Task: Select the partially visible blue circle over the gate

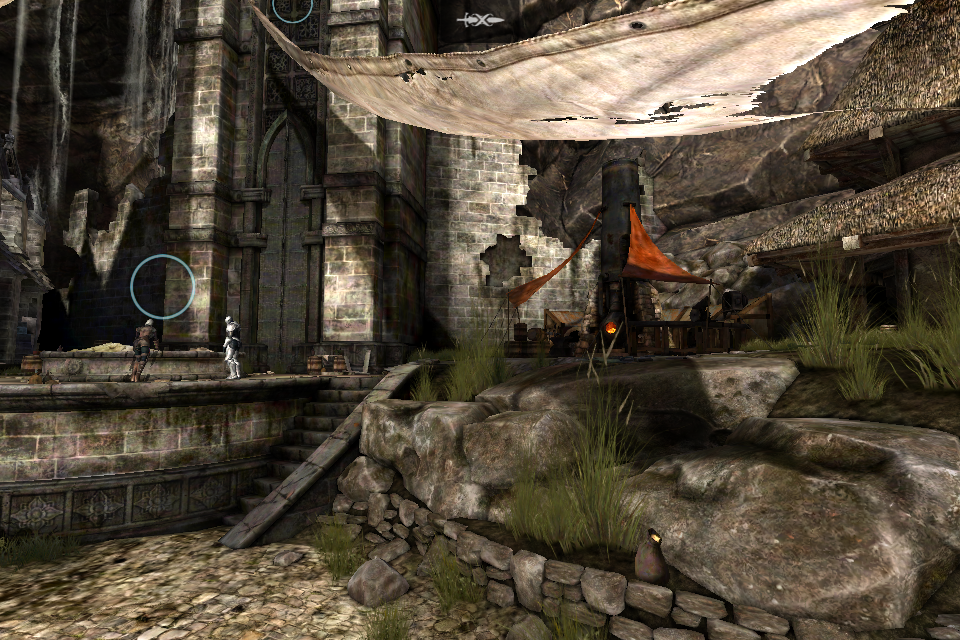Action: [293, 8]
